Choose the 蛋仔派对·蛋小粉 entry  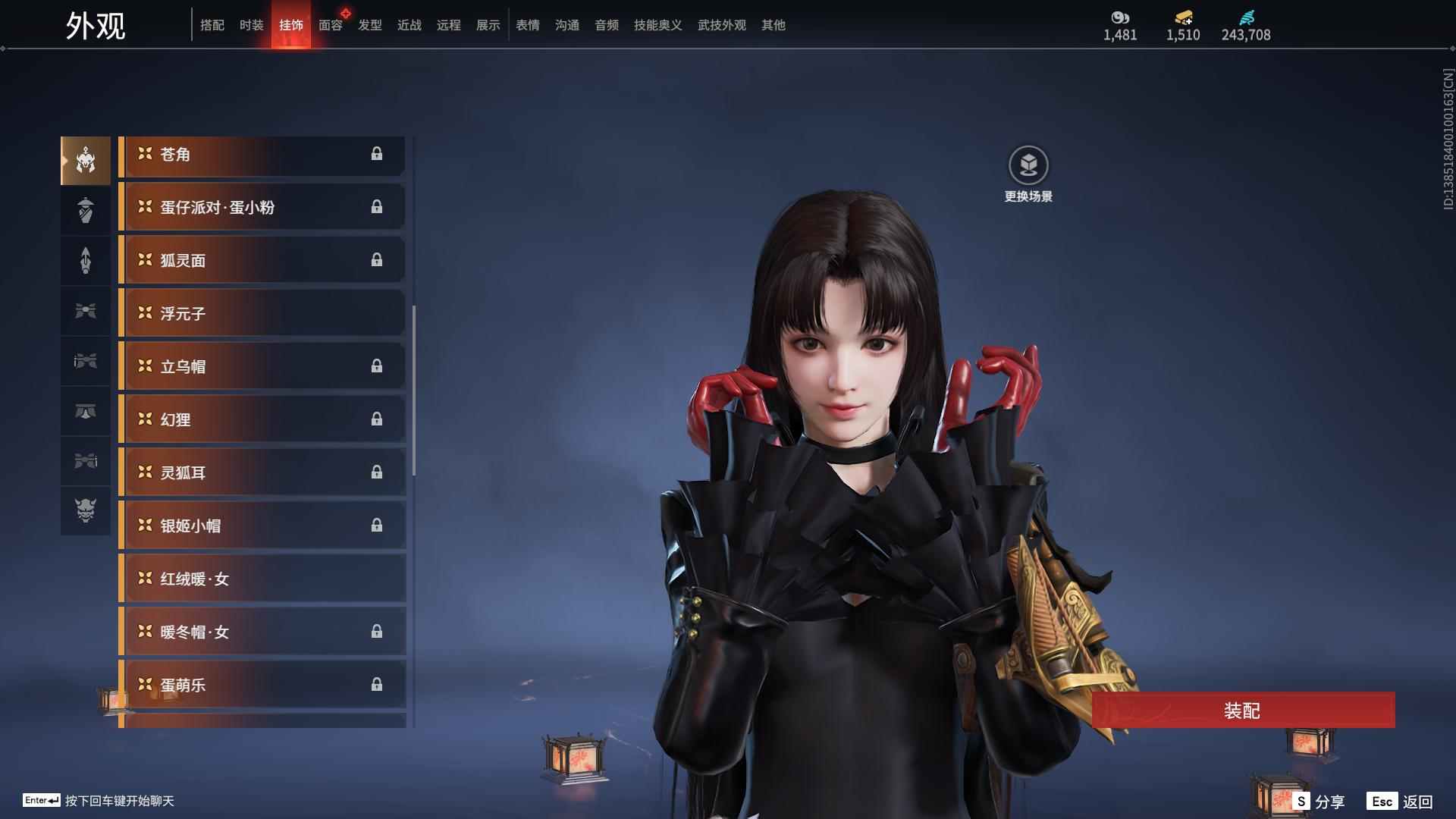pos(262,207)
